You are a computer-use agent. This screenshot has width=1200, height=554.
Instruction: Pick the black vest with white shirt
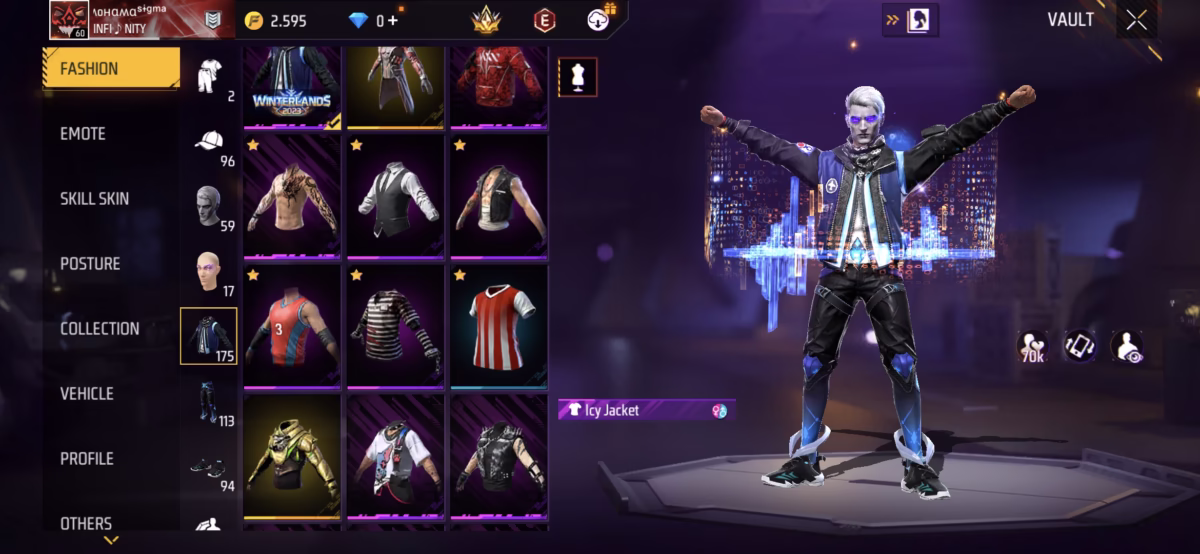(x=396, y=196)
